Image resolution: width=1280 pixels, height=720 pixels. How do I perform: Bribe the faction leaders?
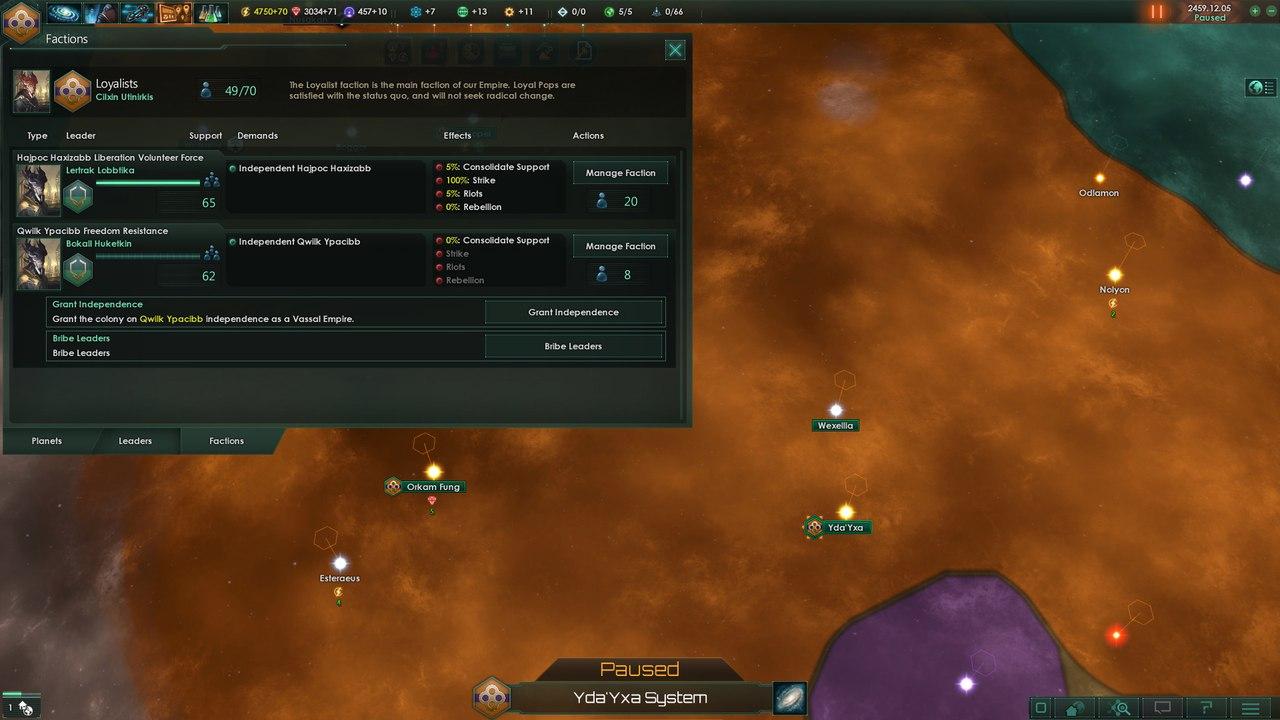pos(573,346)
